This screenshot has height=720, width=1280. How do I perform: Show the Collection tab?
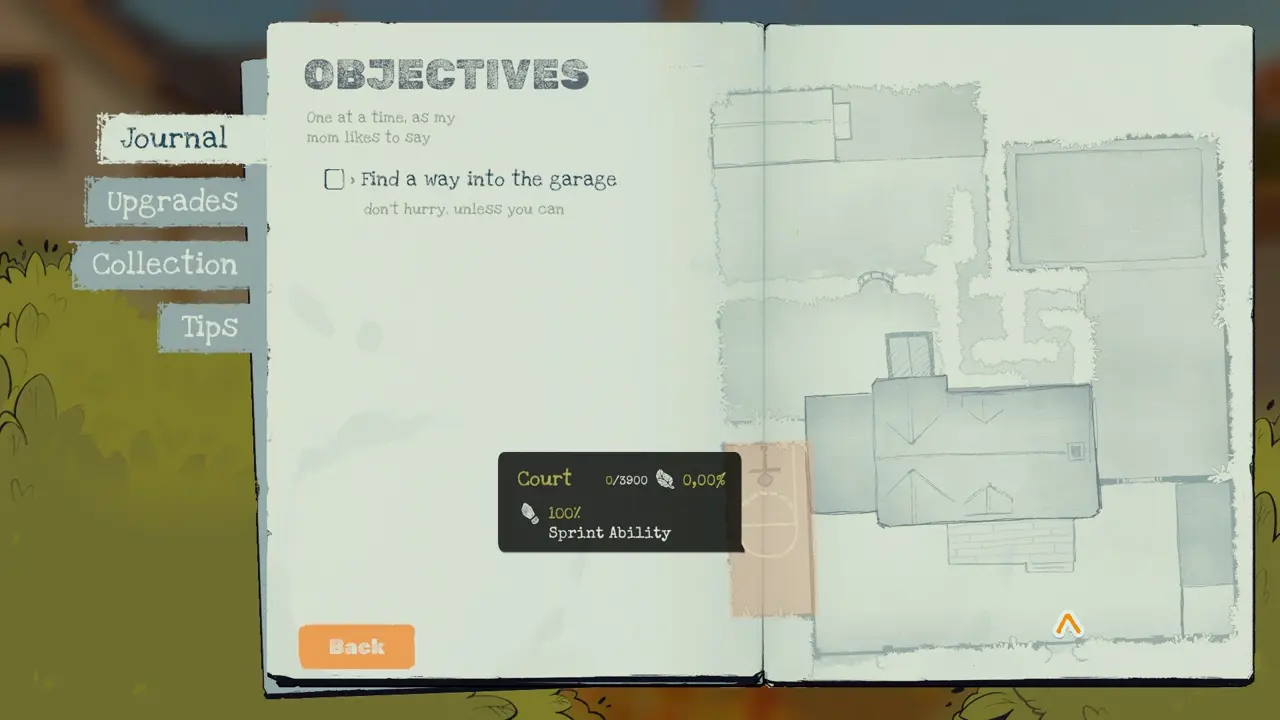[165, 264]
